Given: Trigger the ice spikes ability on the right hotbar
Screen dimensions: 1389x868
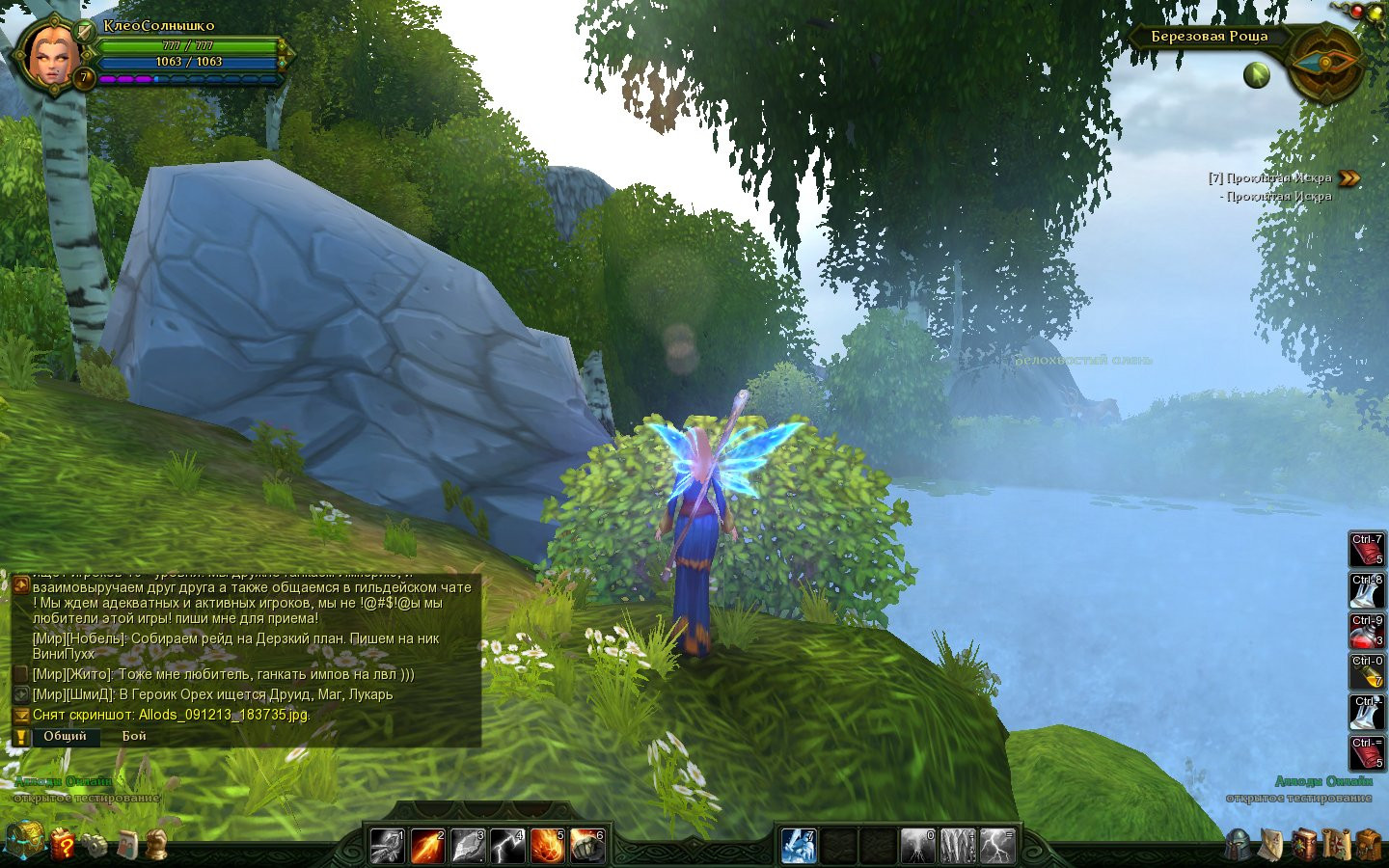Looking at the screenshot, I should pos(958,846).
